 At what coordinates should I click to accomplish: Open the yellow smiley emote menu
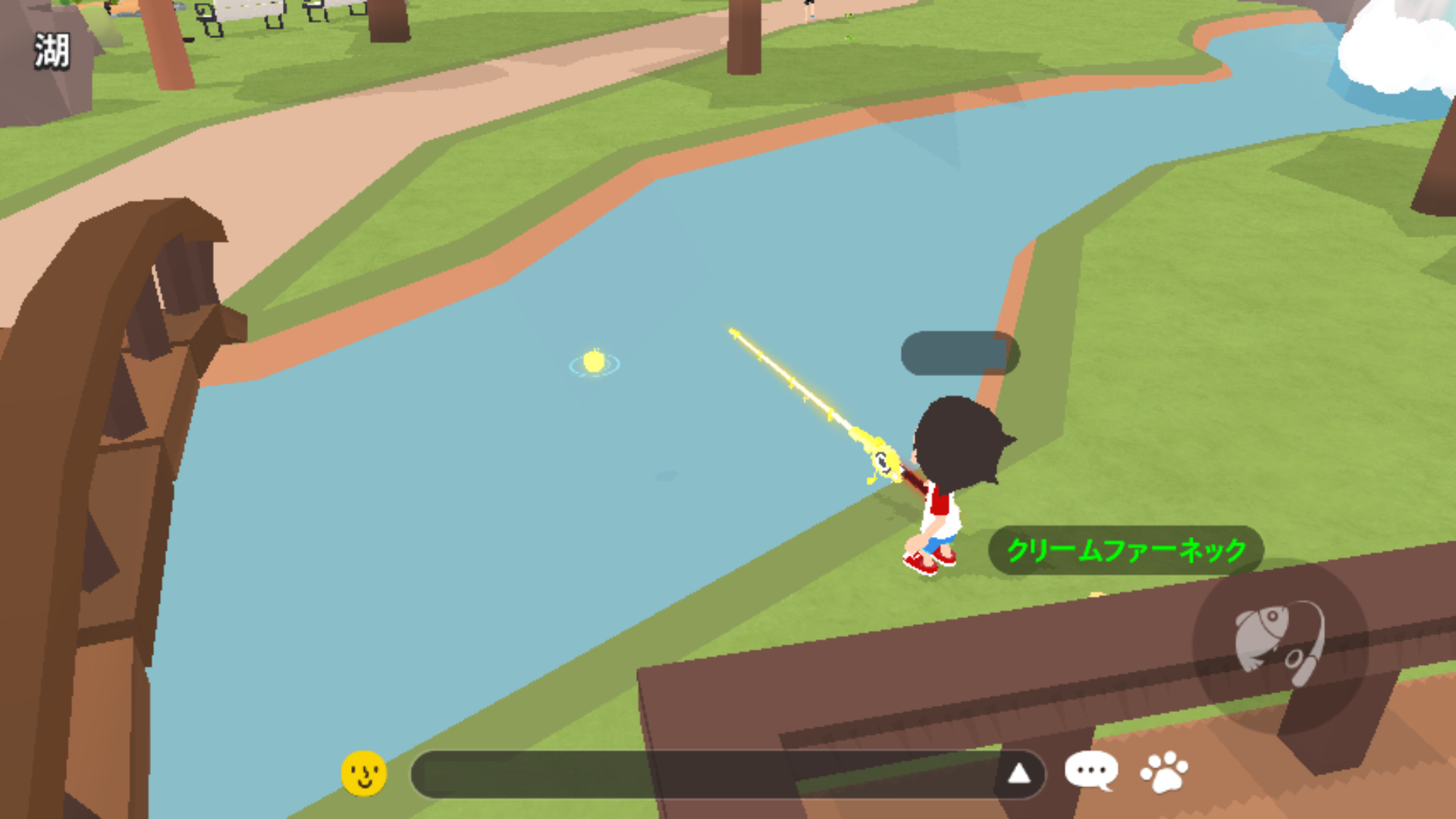pos(364,773)
